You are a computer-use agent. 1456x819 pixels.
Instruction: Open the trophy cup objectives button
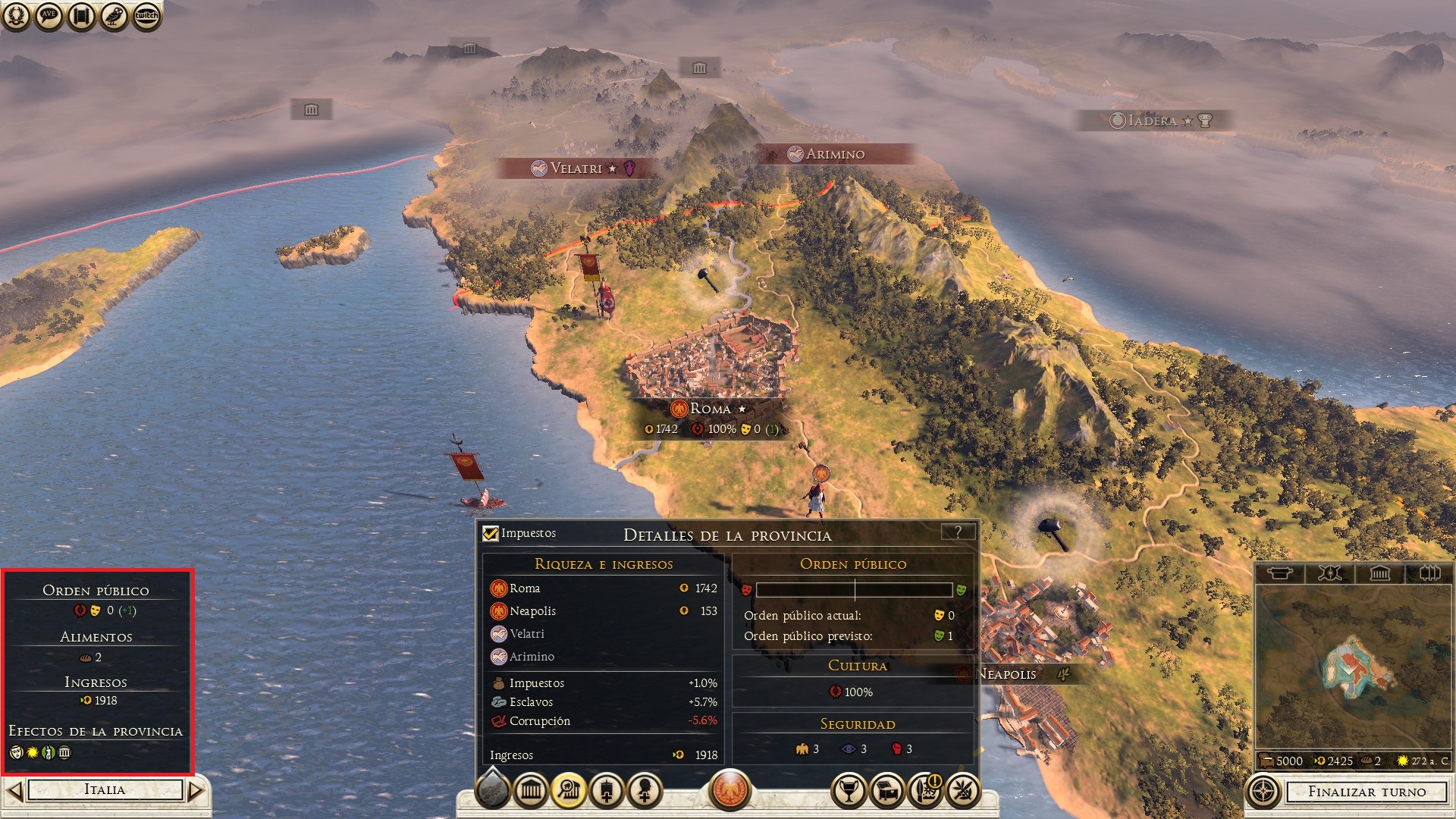pyautogui.click(x=849, y=792)
